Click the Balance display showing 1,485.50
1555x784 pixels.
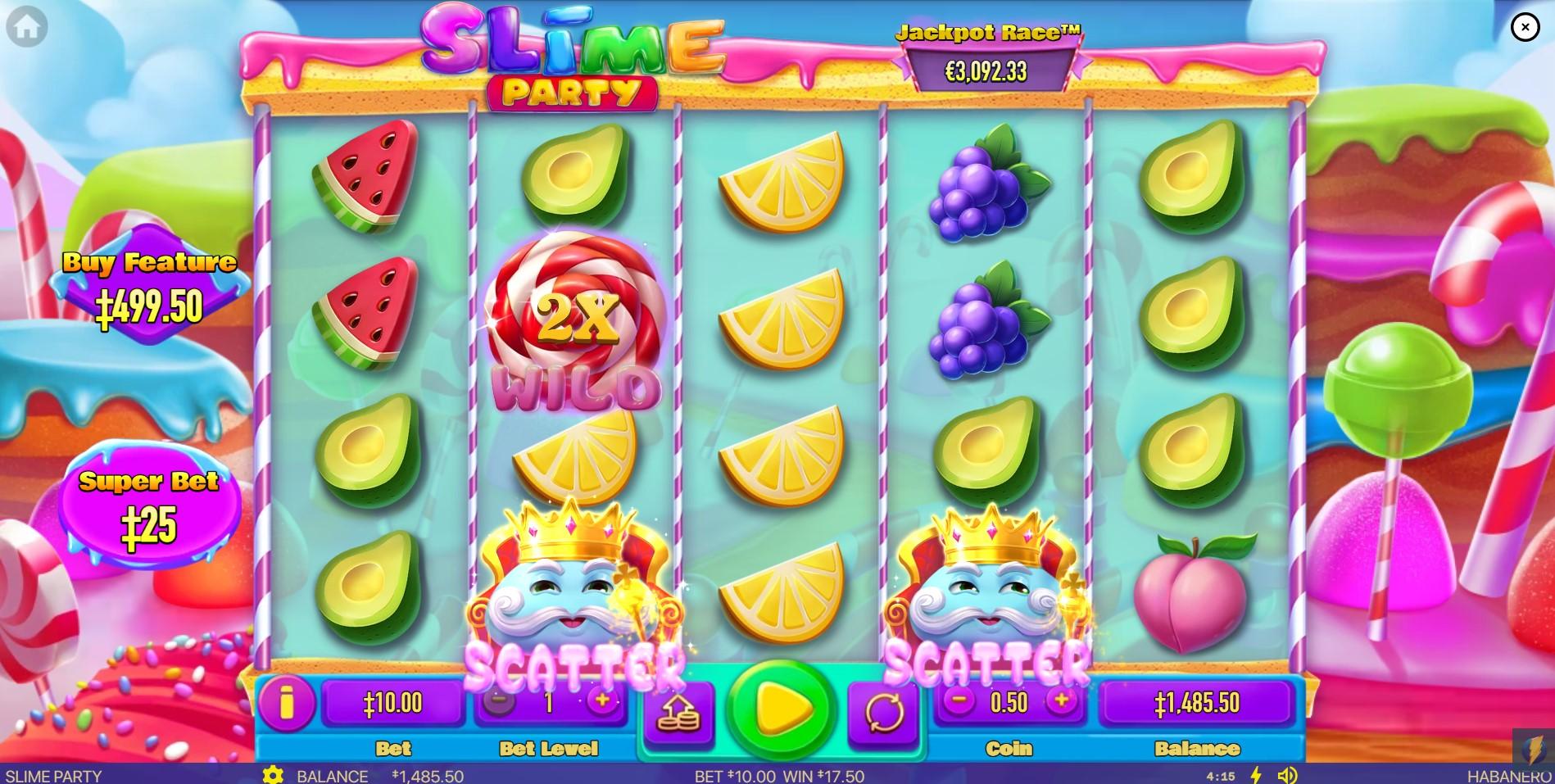point(1198,702)
